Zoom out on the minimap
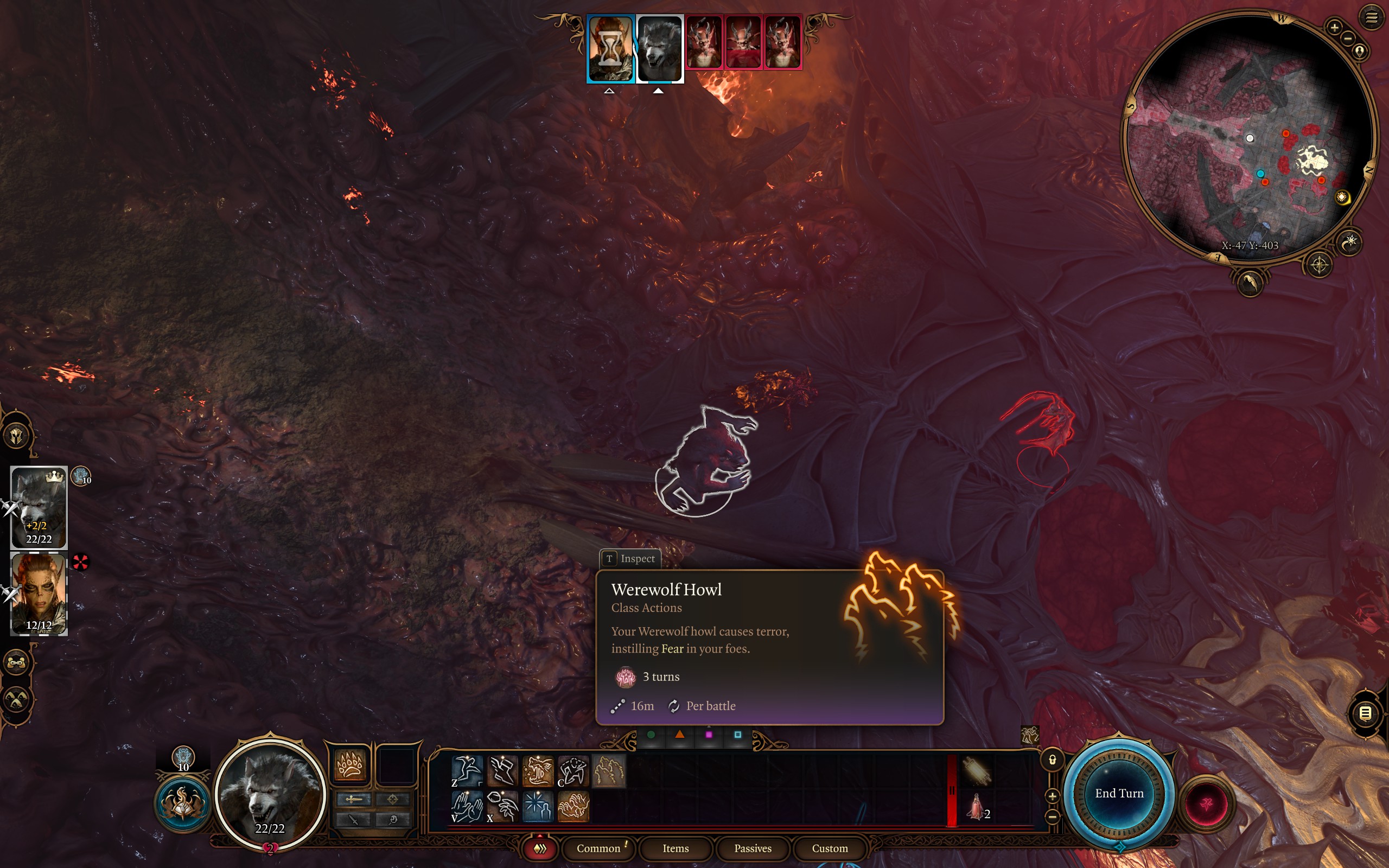 tap(1348, 39)
